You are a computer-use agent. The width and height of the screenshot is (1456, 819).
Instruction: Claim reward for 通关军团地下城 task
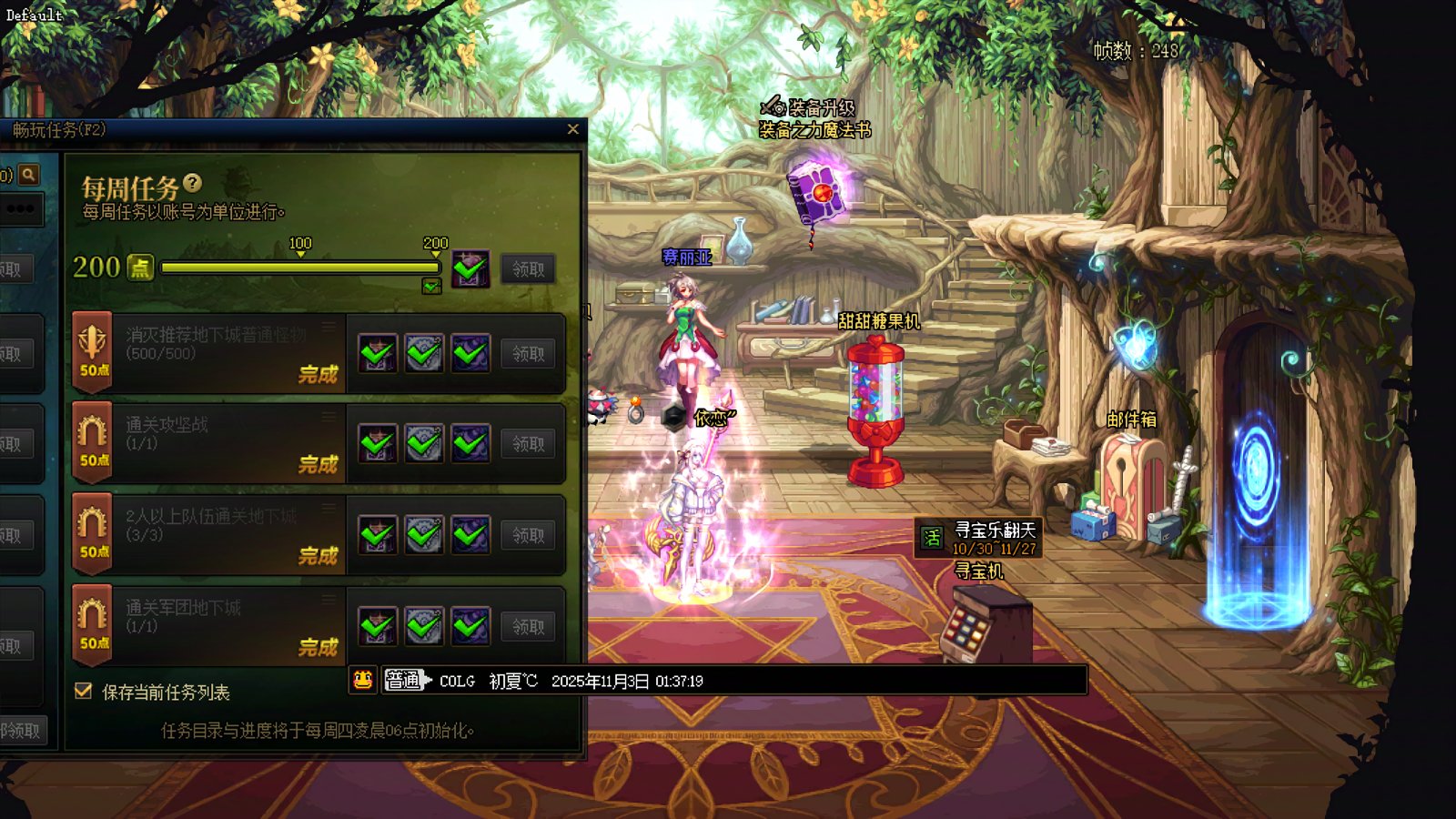tap(528, 627)
